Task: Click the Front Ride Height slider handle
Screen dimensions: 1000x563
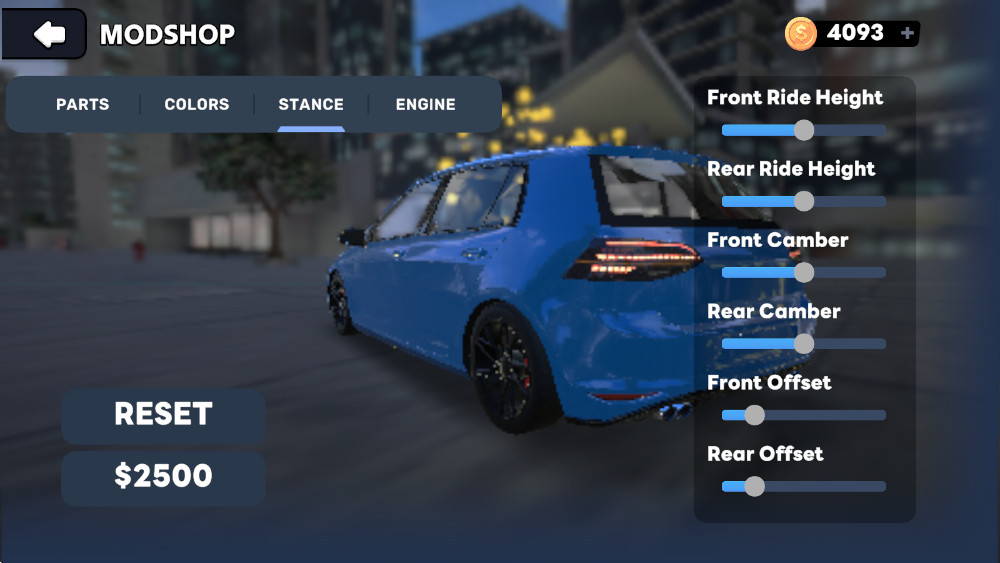Action: (x=804, y=130)
